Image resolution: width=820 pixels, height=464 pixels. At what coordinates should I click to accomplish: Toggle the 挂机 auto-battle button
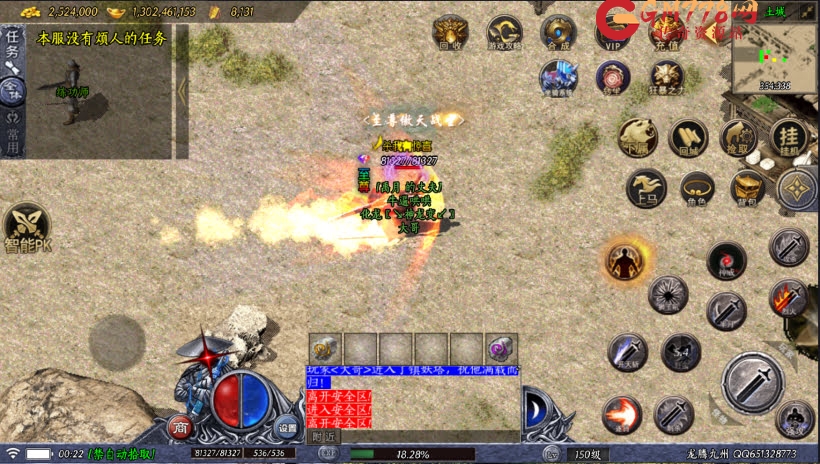click(791, 138)
